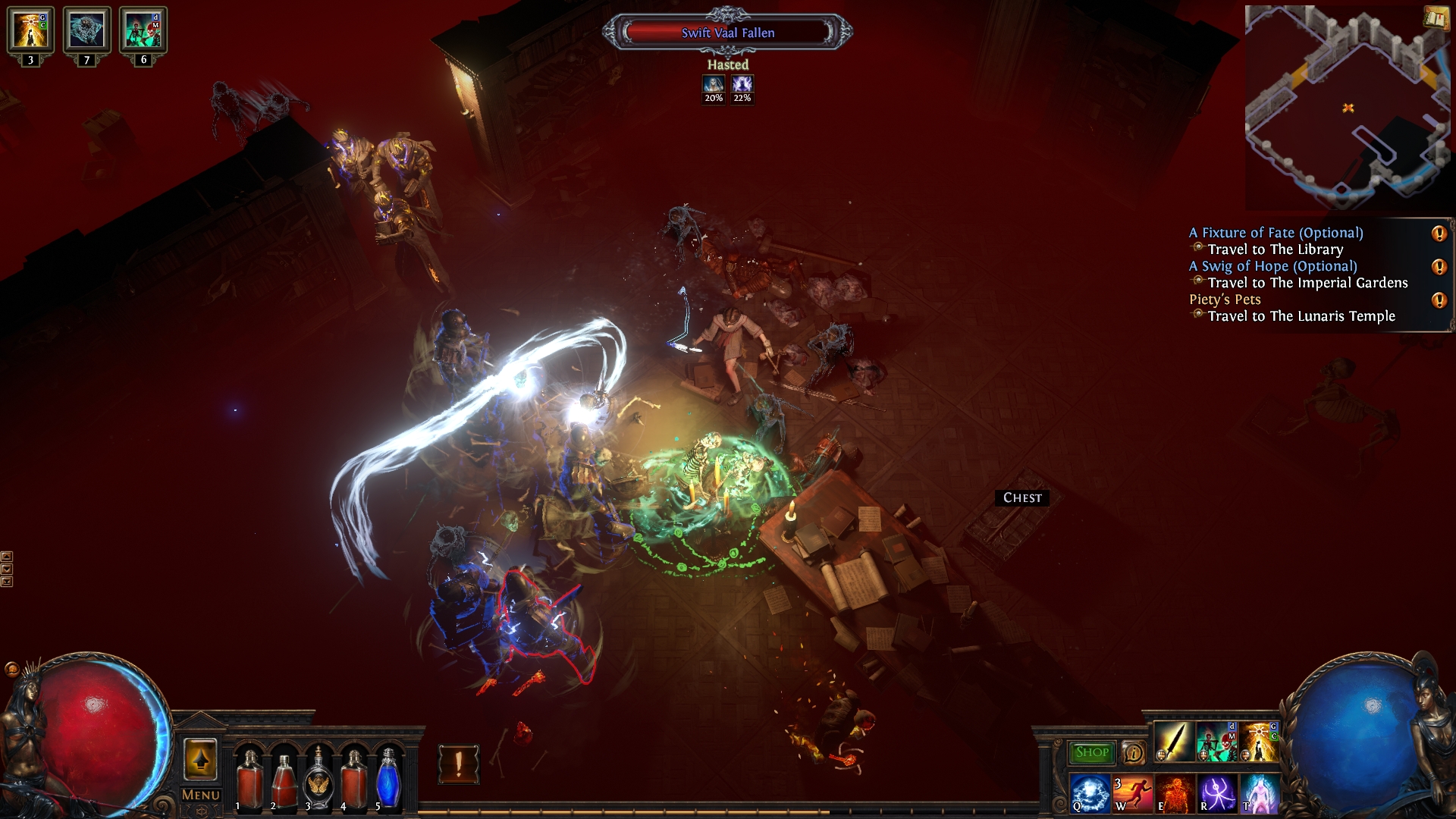The width and height of the screenshot is (1456, 819).
Task: Open the green Shop button
Action: 1091,752
